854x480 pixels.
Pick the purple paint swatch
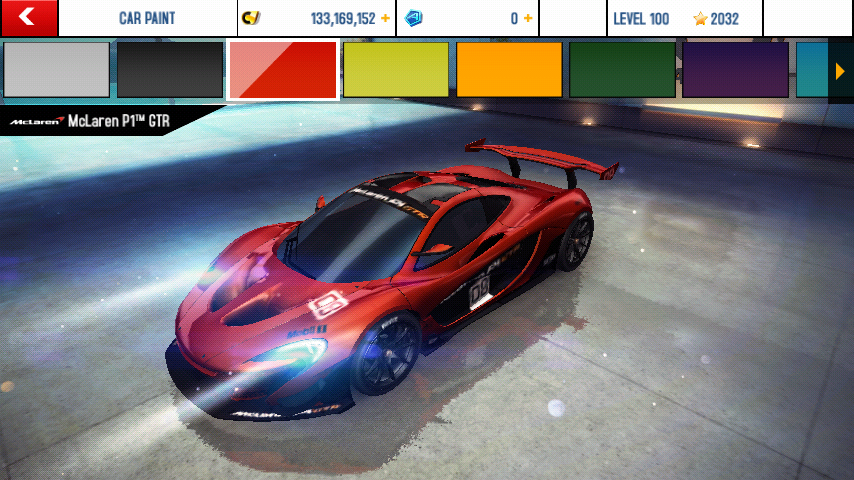tap(735, 70)
